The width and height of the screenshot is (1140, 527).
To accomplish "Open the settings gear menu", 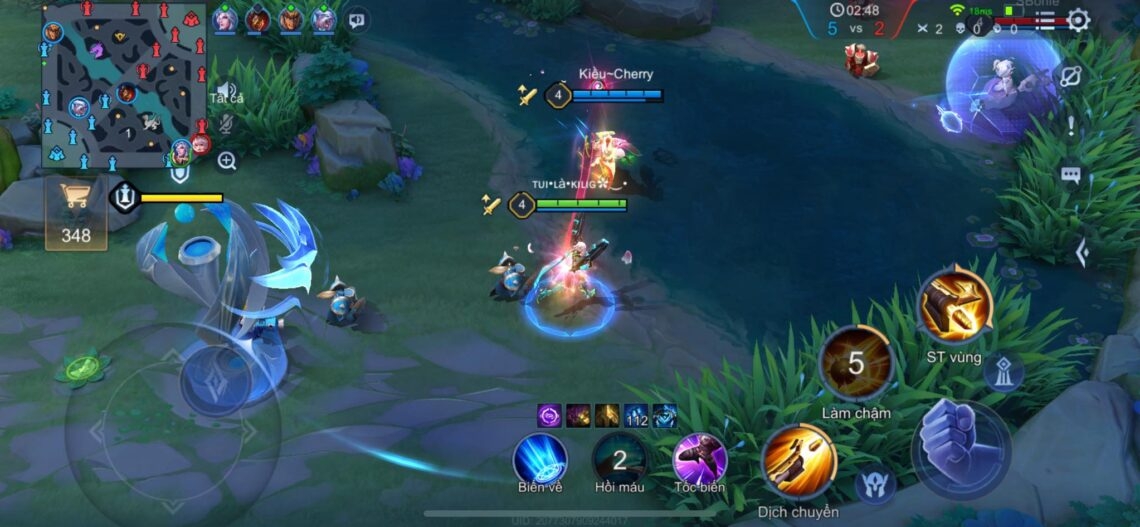I will coord(1078,20).
